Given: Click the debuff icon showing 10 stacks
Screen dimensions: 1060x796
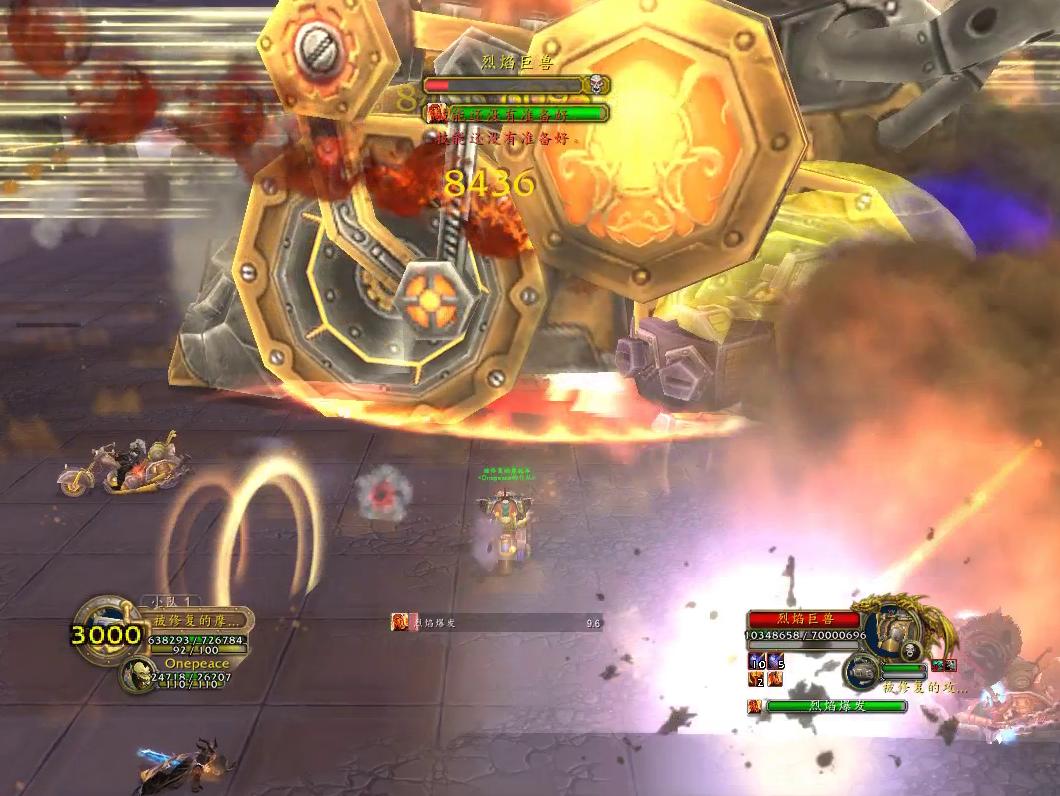Looking at the screenshot, I should pyautogui.click(x=757, y=662).
